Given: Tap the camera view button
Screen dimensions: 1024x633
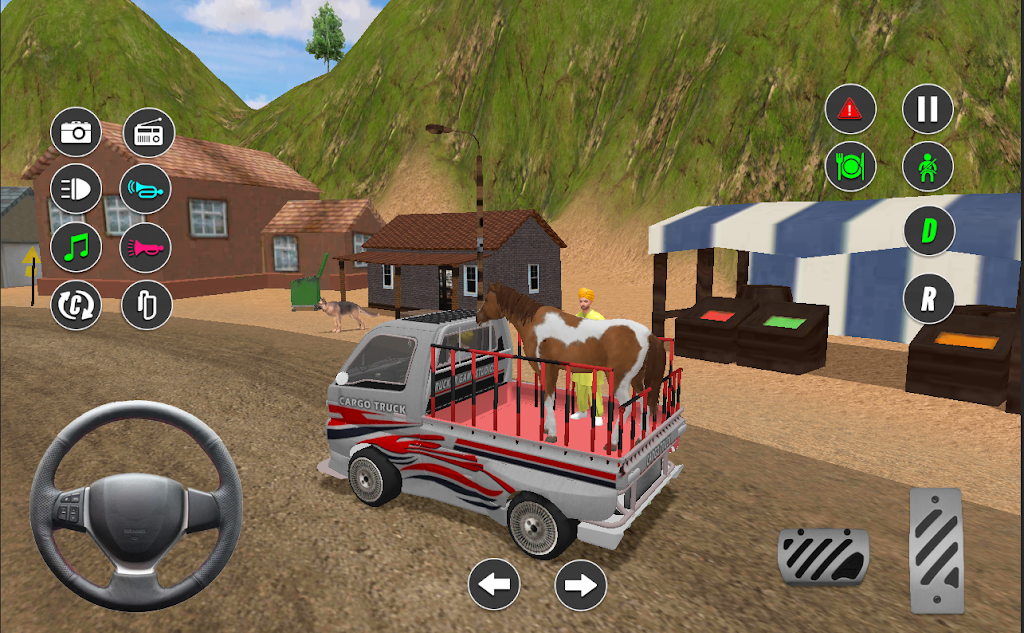Looking at the screenshot, I should [x=76, y=132].
